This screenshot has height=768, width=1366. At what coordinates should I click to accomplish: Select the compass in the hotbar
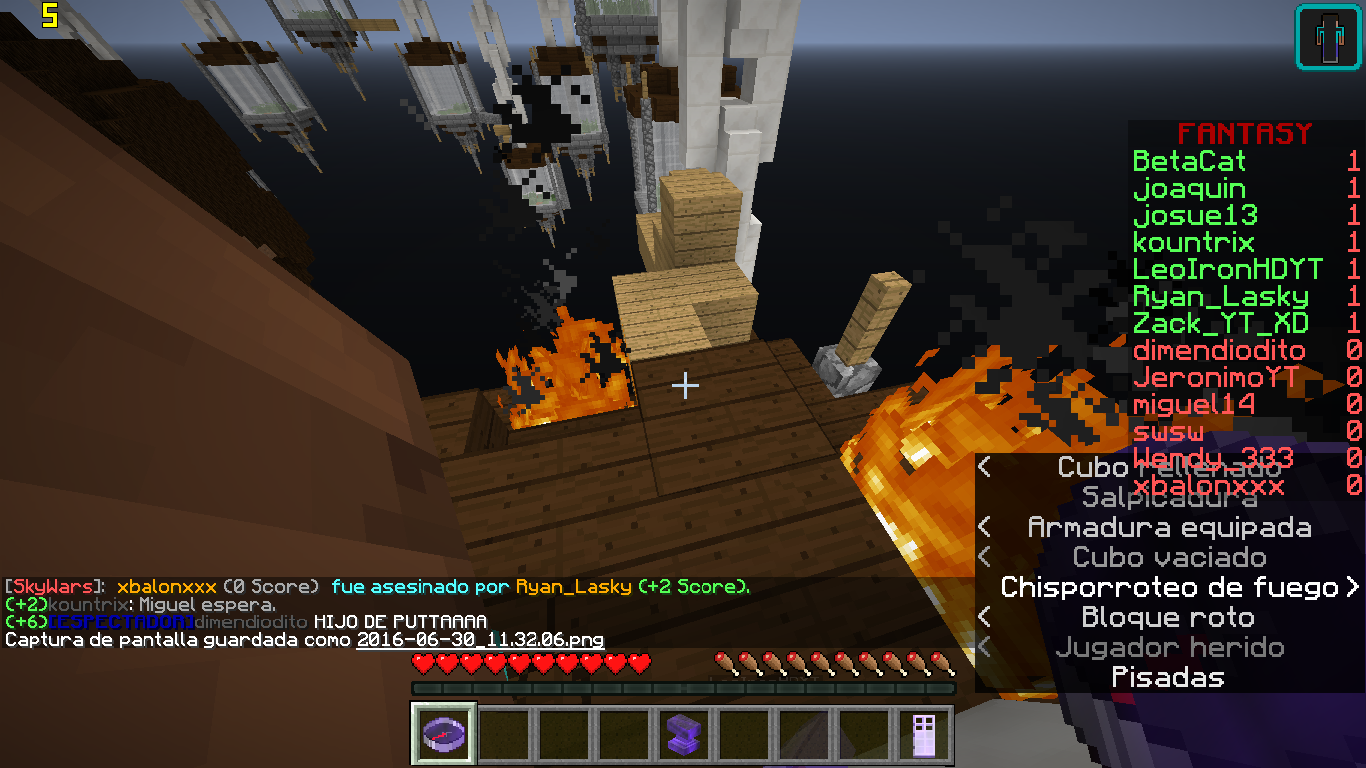pyautogui.click(x=443, y=735)
